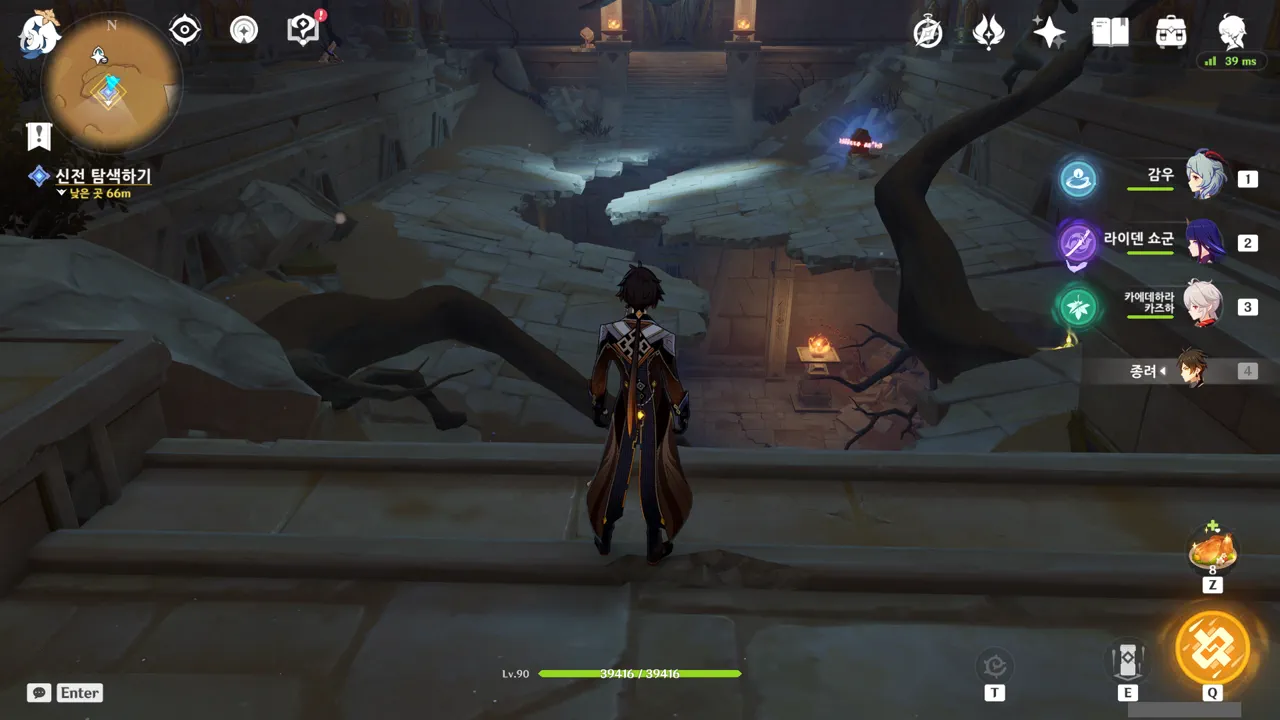Open the wish four-point star icon
The width and height of the screenshot is (1280, 720).
click(1049, 33)
